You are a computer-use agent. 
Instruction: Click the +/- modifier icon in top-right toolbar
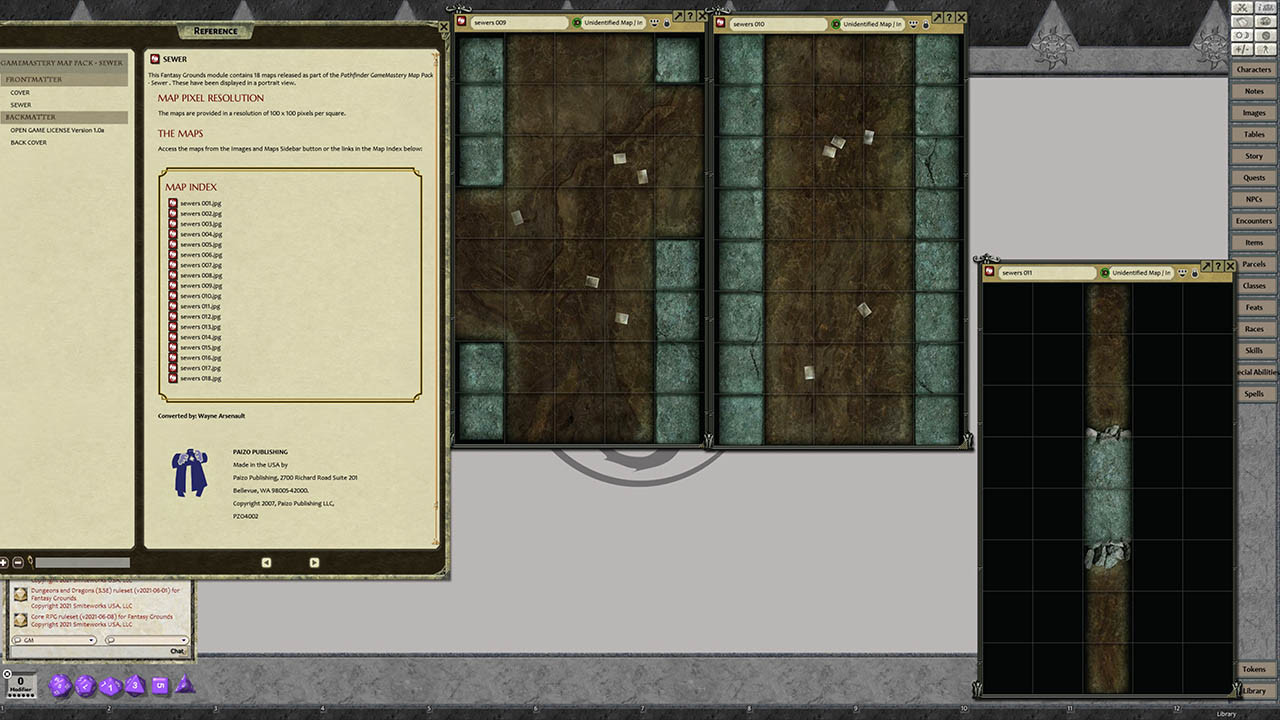(x=1242, y=48)
